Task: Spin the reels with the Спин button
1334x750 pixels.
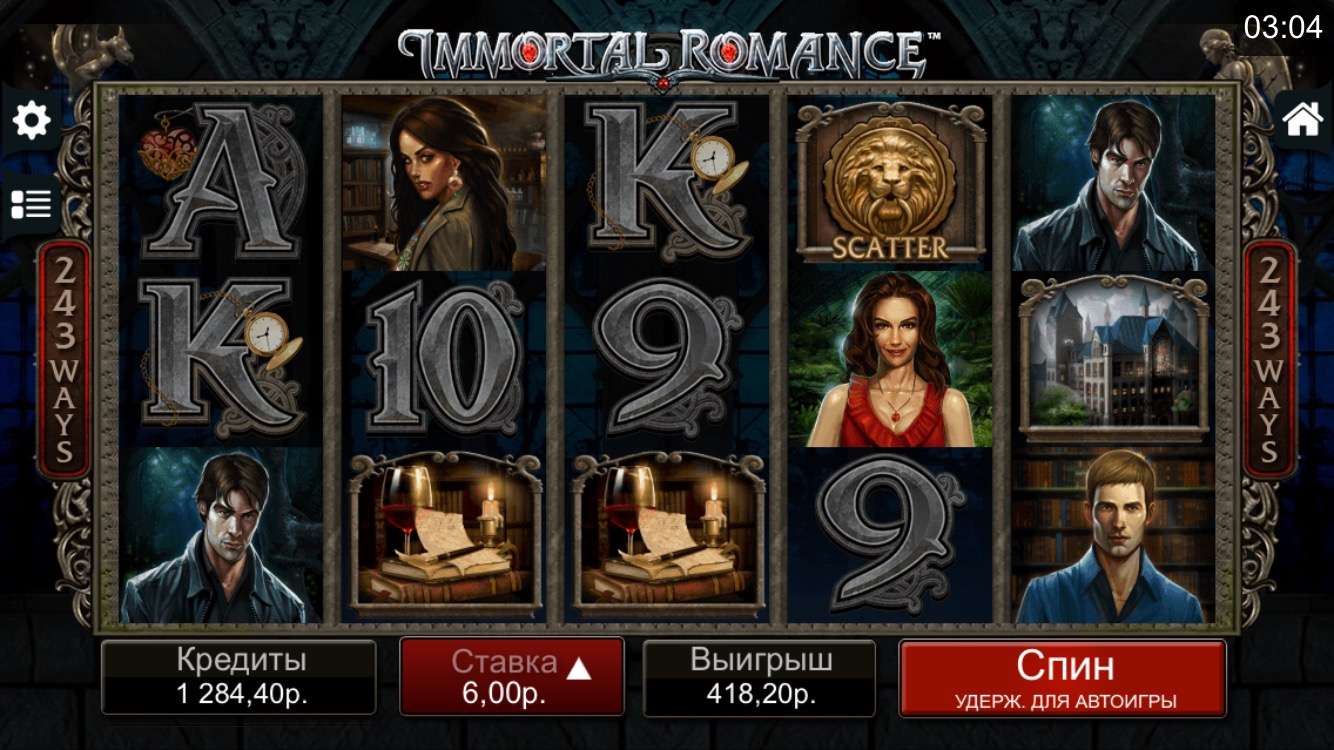Action: pos(1062,678)
